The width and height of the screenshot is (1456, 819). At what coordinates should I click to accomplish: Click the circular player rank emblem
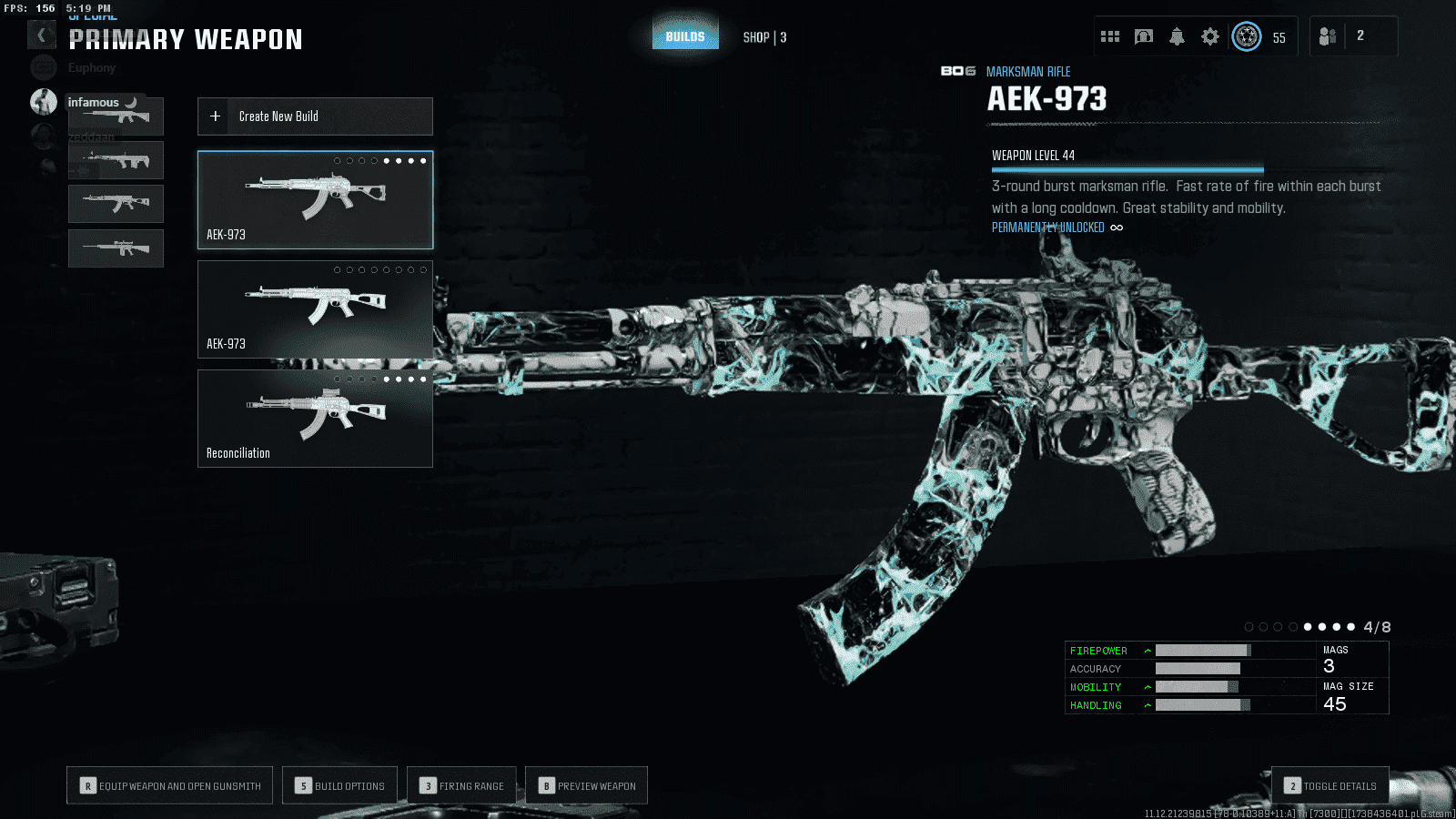[1247, 36]
